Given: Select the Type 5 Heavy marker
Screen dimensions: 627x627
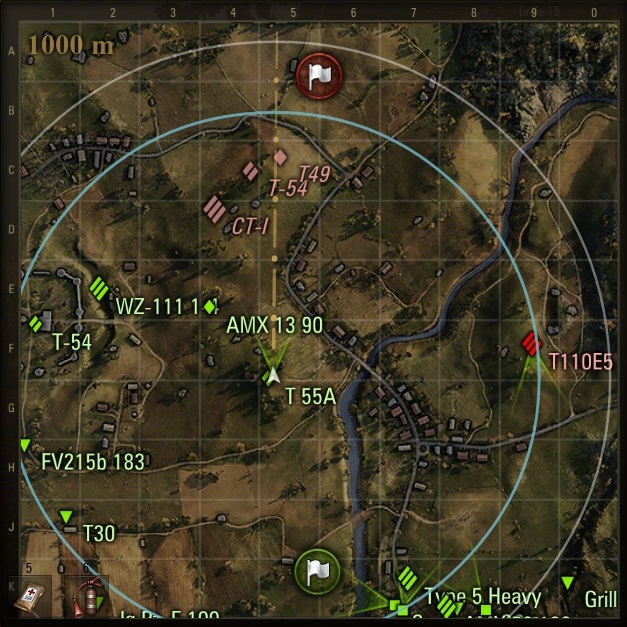Looking at the screenshot, I should (407, 577).
